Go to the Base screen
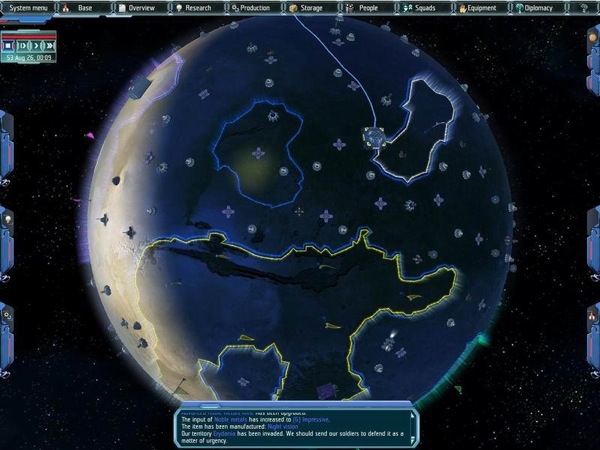Screen dimensions: 600x450 83,7
